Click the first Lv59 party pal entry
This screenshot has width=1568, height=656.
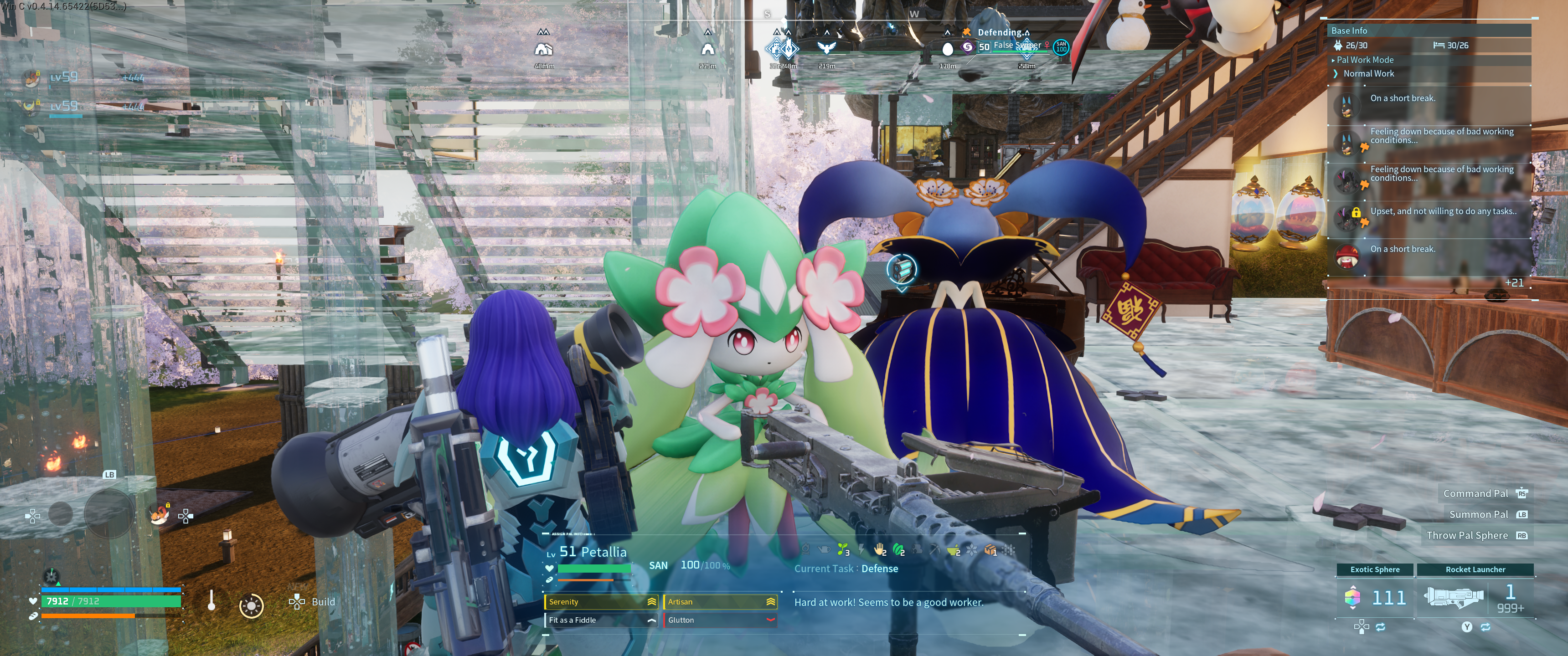point(64,77)
